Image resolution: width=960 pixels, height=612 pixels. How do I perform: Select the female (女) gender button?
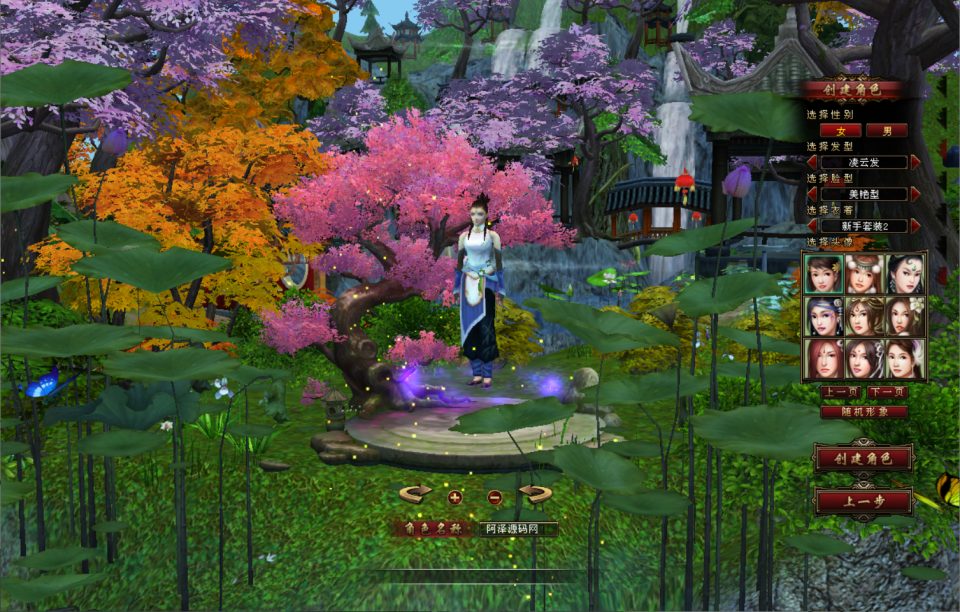pyautogui.click(x=840, y=130)
